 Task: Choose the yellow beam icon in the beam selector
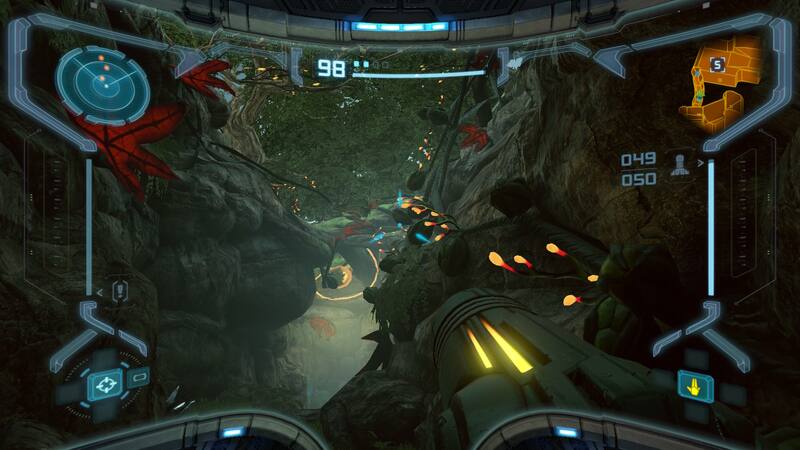coord(696,385)
